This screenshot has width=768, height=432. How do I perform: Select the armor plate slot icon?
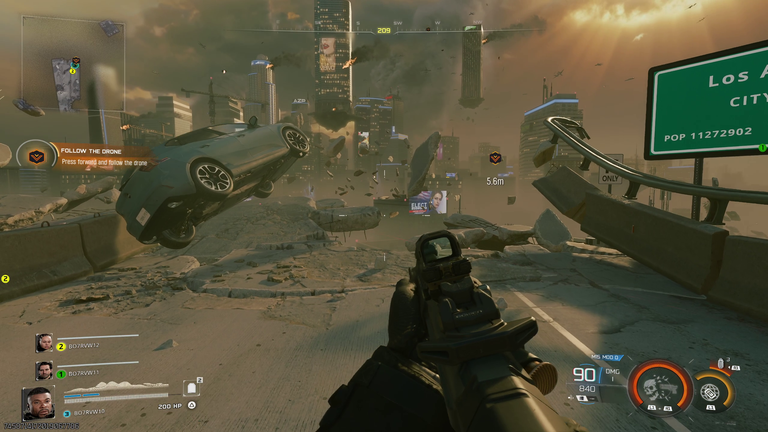(x=191, y=388)
